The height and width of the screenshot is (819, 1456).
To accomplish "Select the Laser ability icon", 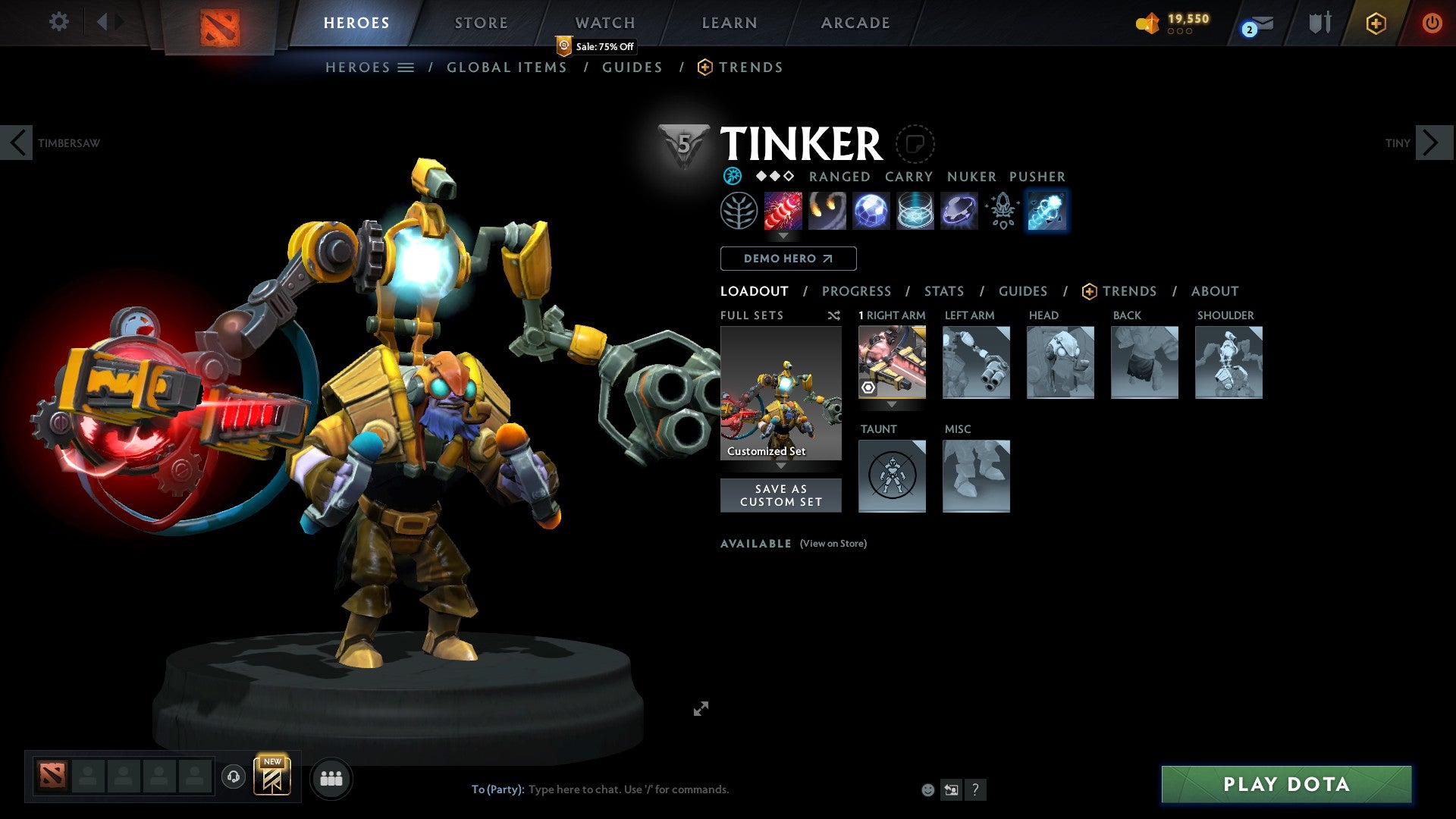I will click(784, 211).
